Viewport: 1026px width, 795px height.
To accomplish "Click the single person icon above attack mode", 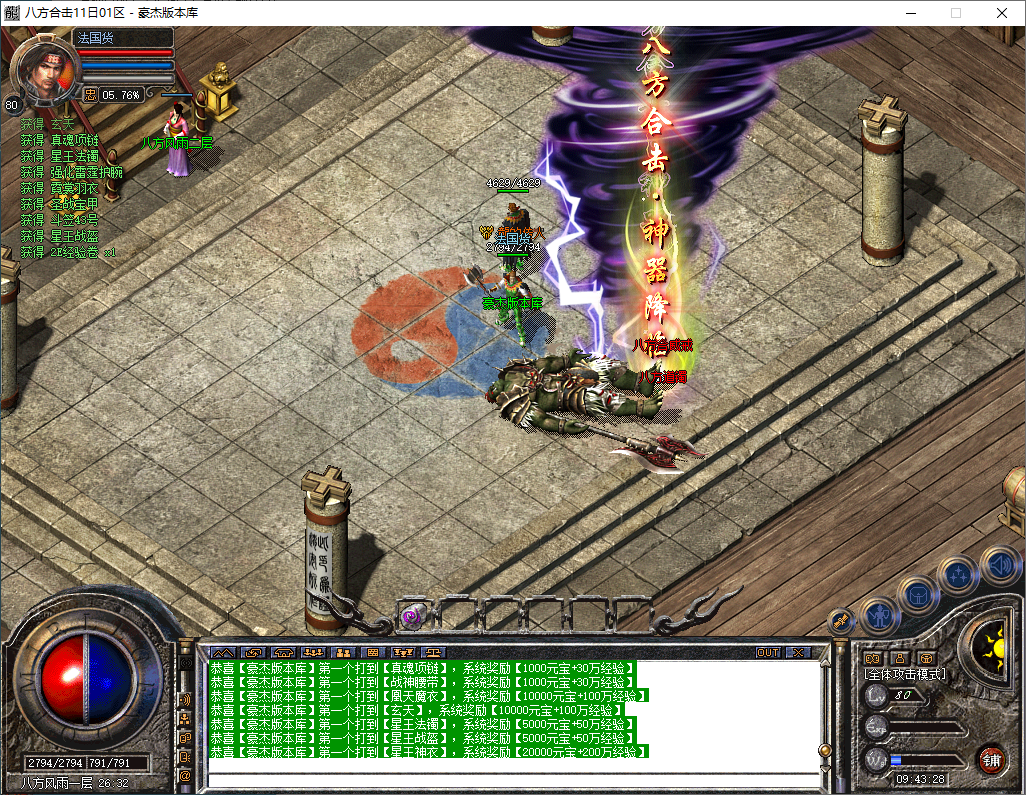I will pyautogui.click(x=899, y=657).
